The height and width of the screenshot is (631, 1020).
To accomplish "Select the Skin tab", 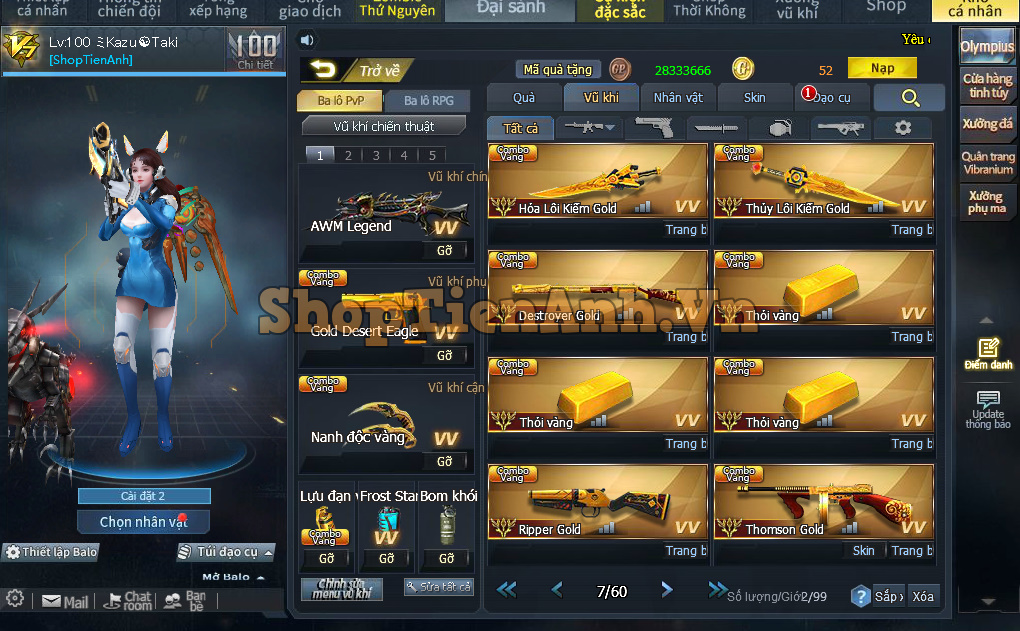I will tap(755, 97).
